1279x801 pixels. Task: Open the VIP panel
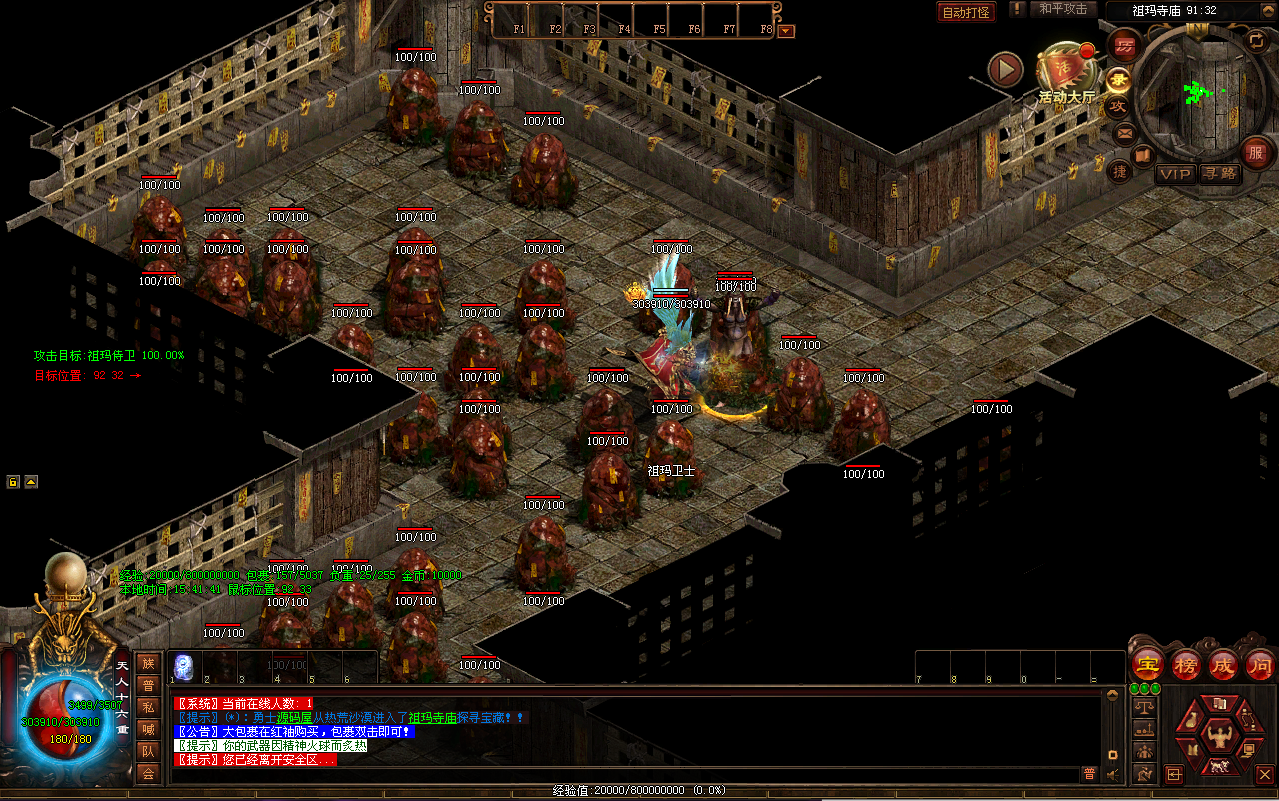click(1175, 174)
